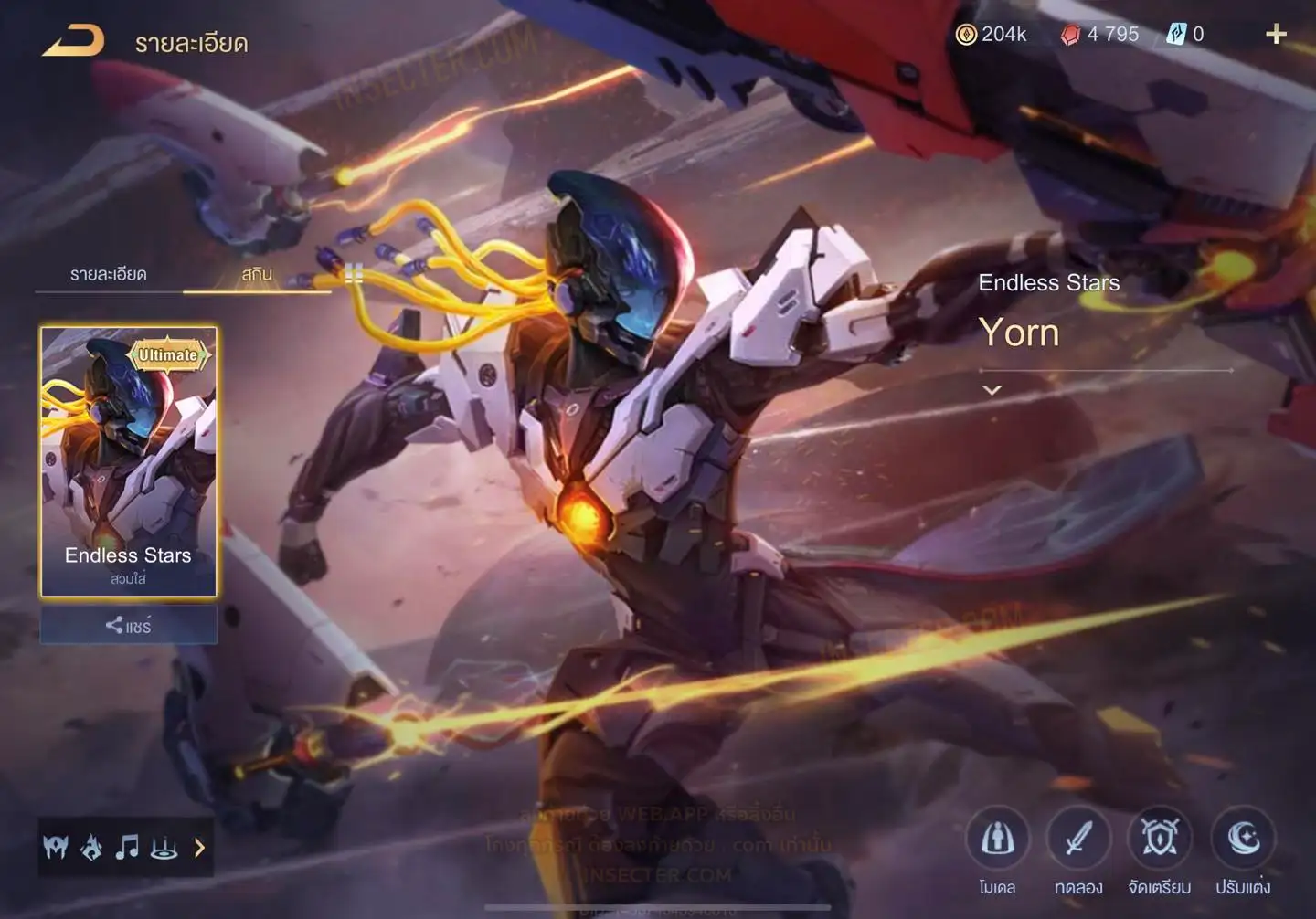Expand the skin effects bar arrow

coord(200,848)
